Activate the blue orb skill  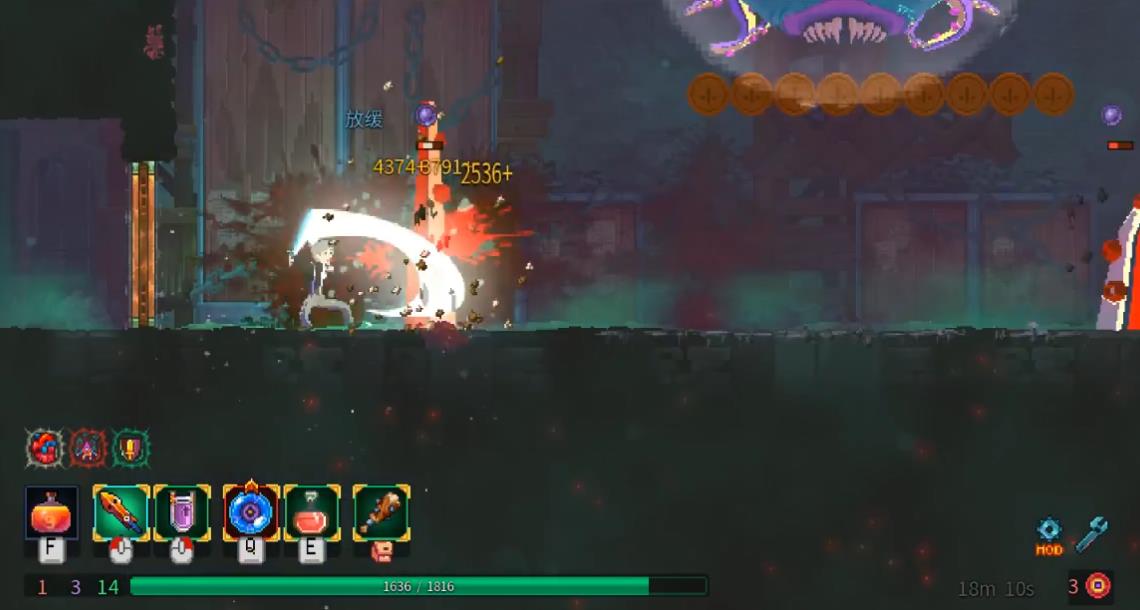pyautogui.click(x=251, y=512)
